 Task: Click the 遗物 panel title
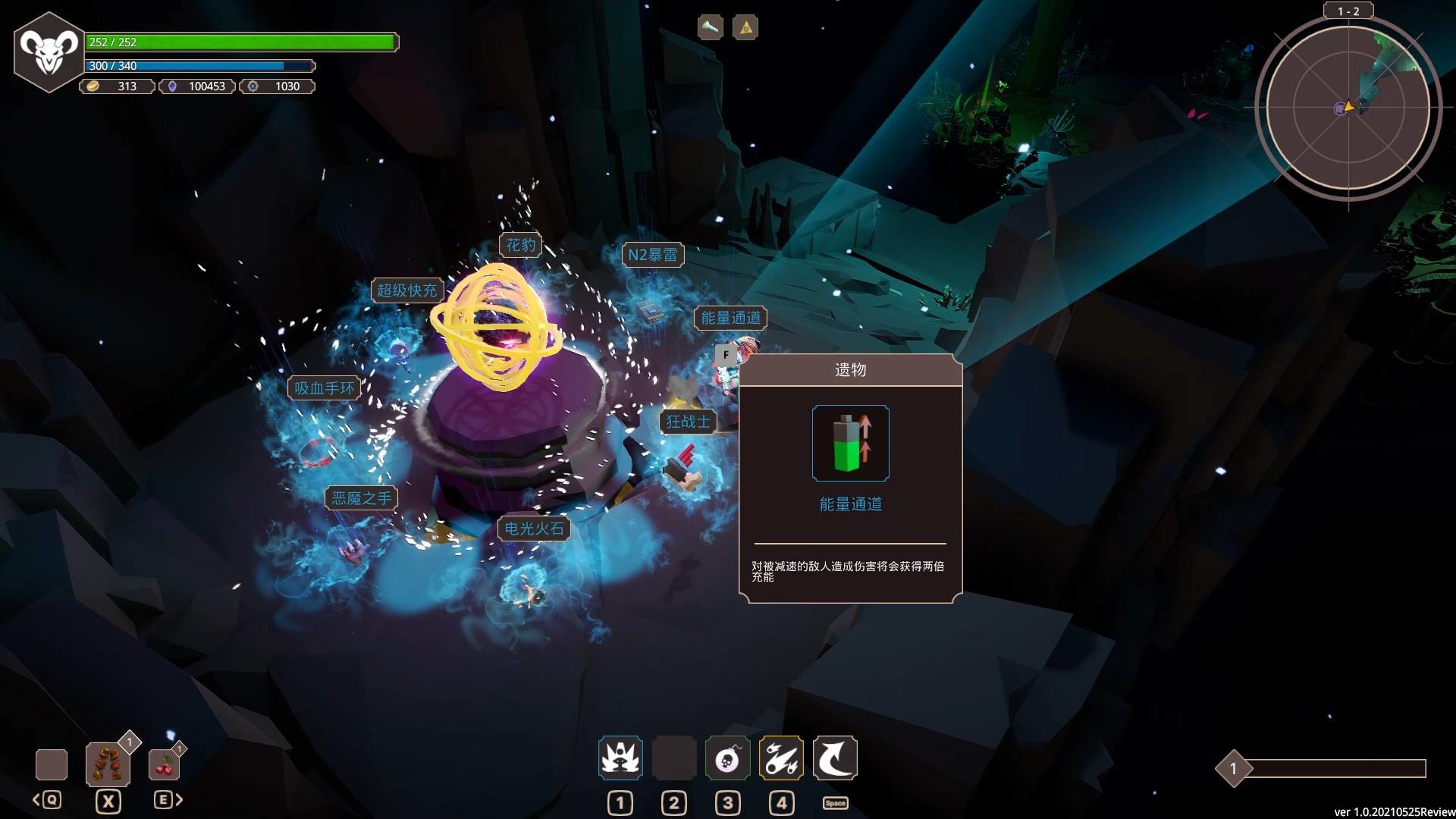(x=849, y=369)
